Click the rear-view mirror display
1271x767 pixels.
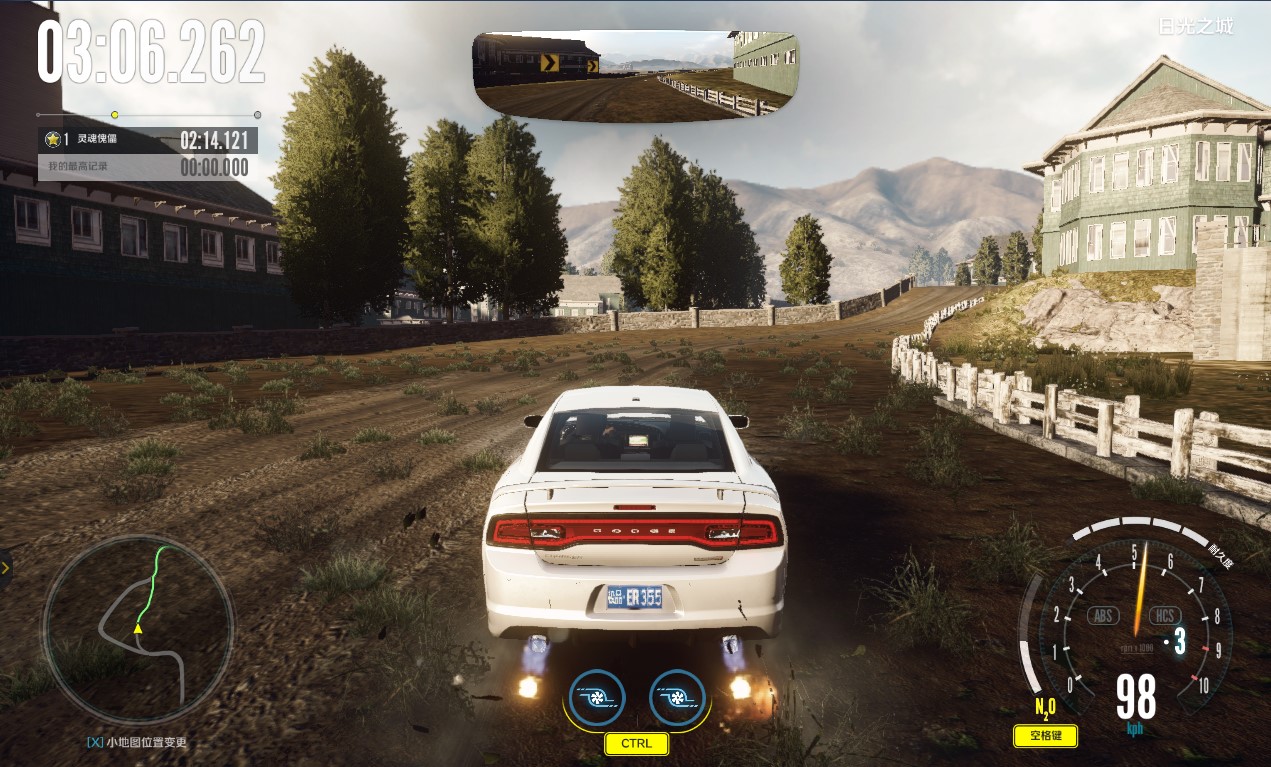pos(635,75)
